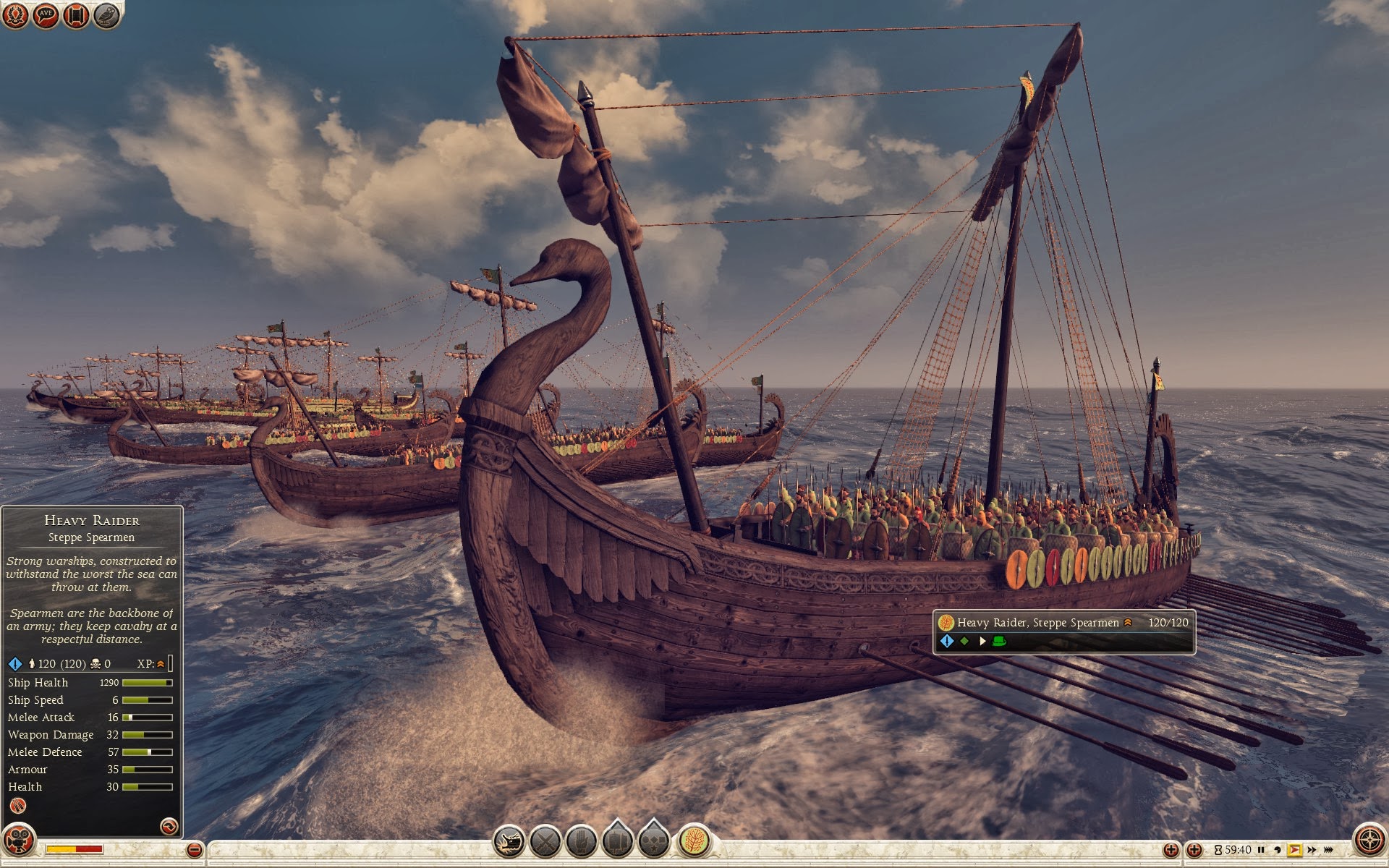
Task: Open the AVE chat bubble
Action: pos(46,15)
